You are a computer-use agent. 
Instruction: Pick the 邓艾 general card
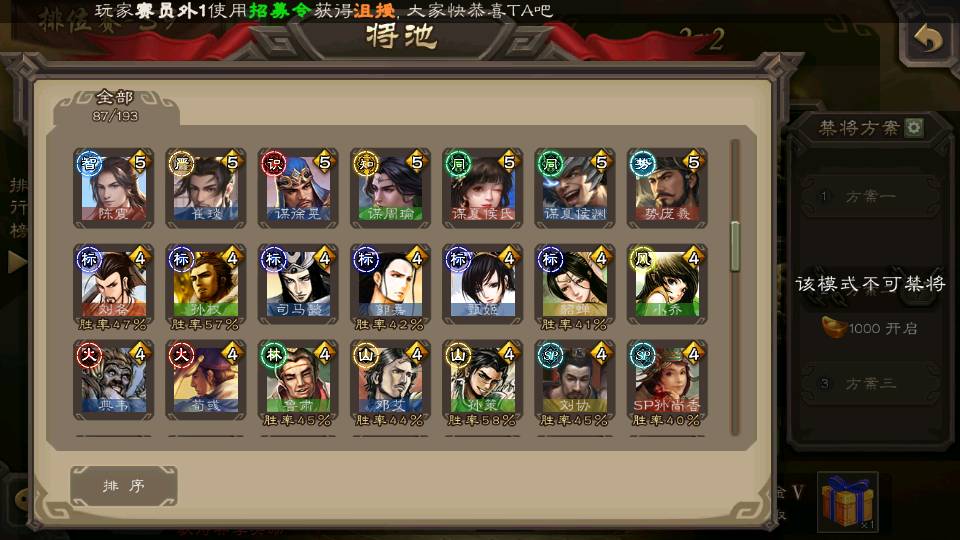391,380
